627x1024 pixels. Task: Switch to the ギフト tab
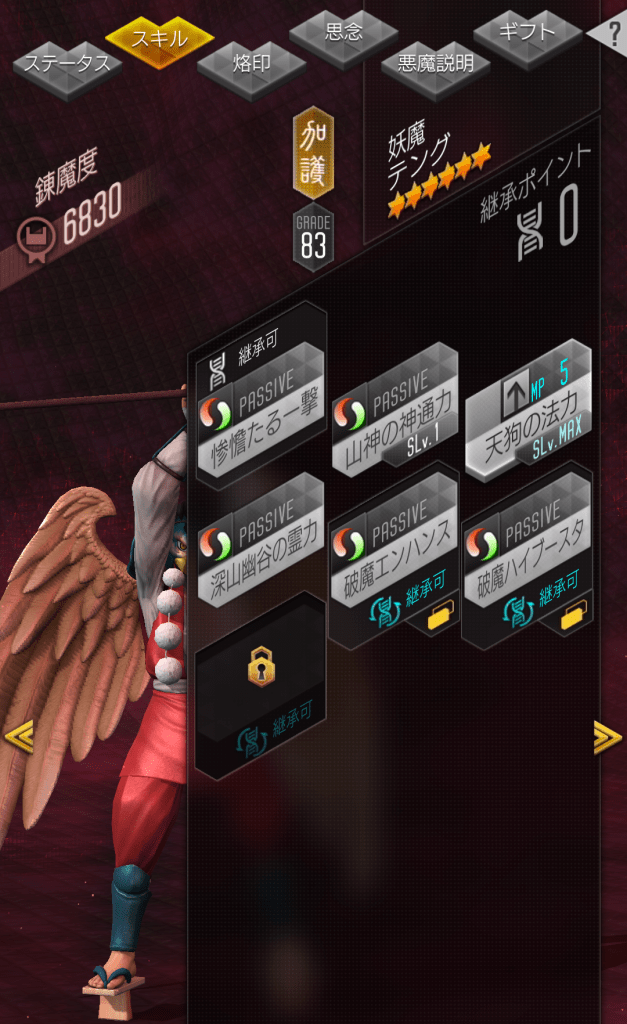coord(527,33)
